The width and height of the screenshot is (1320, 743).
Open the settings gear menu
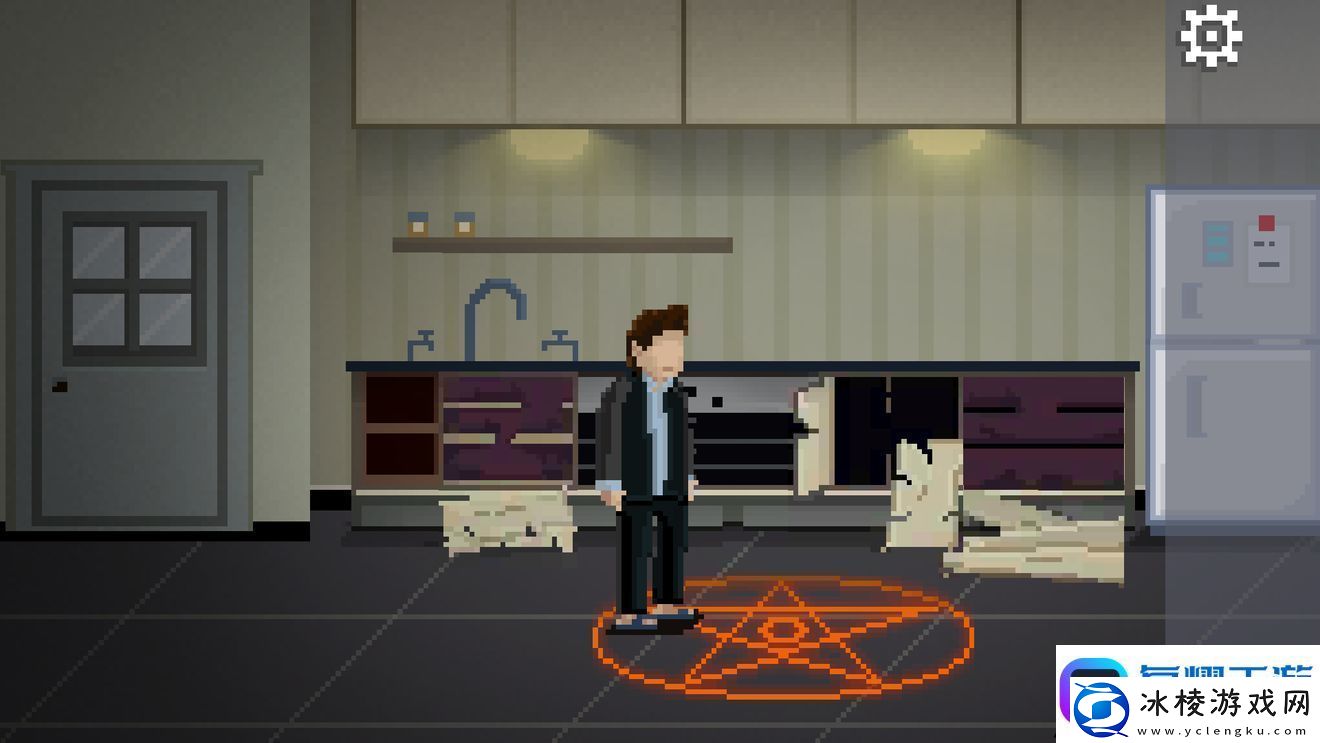click(1211, 38)
